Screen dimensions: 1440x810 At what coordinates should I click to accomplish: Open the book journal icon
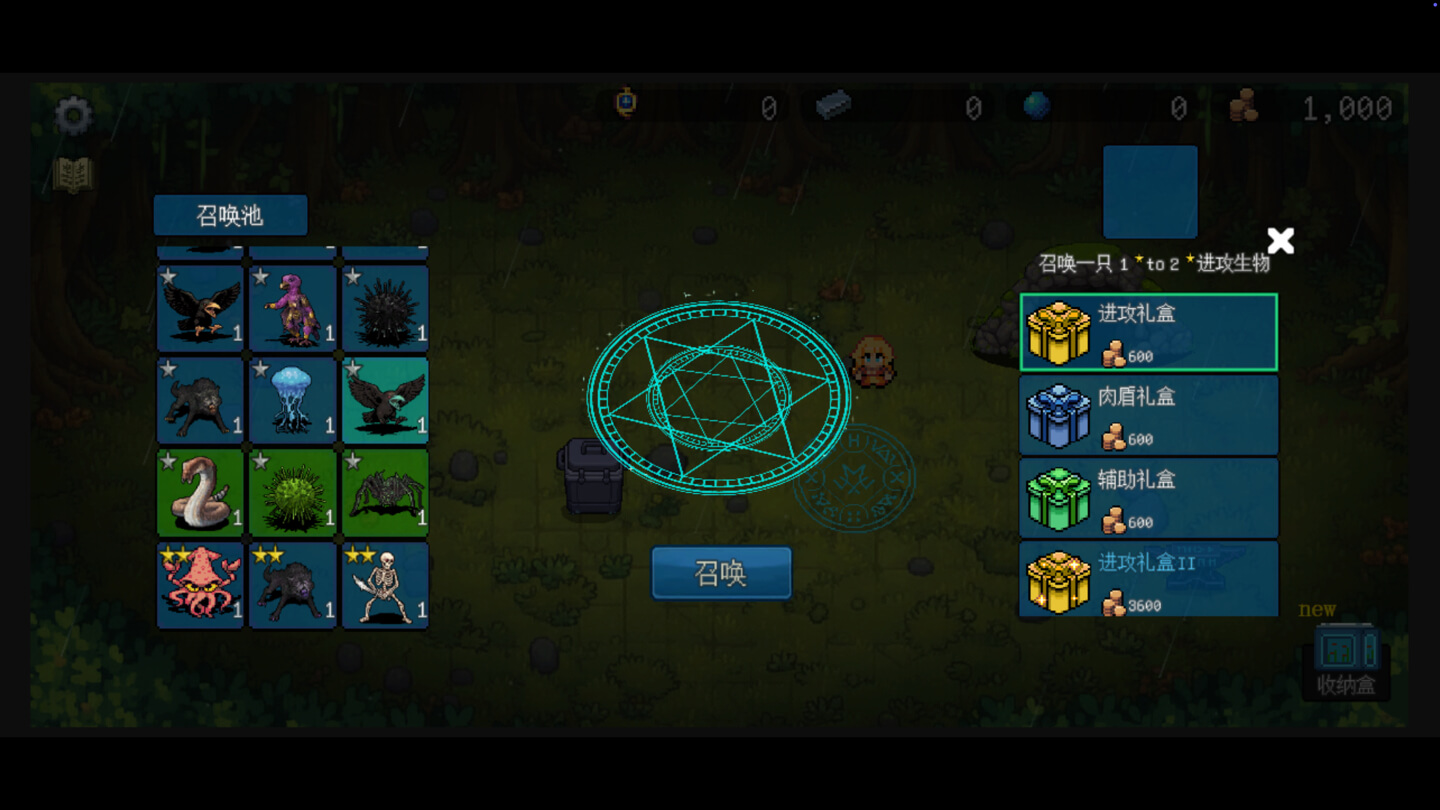point(73,176)
